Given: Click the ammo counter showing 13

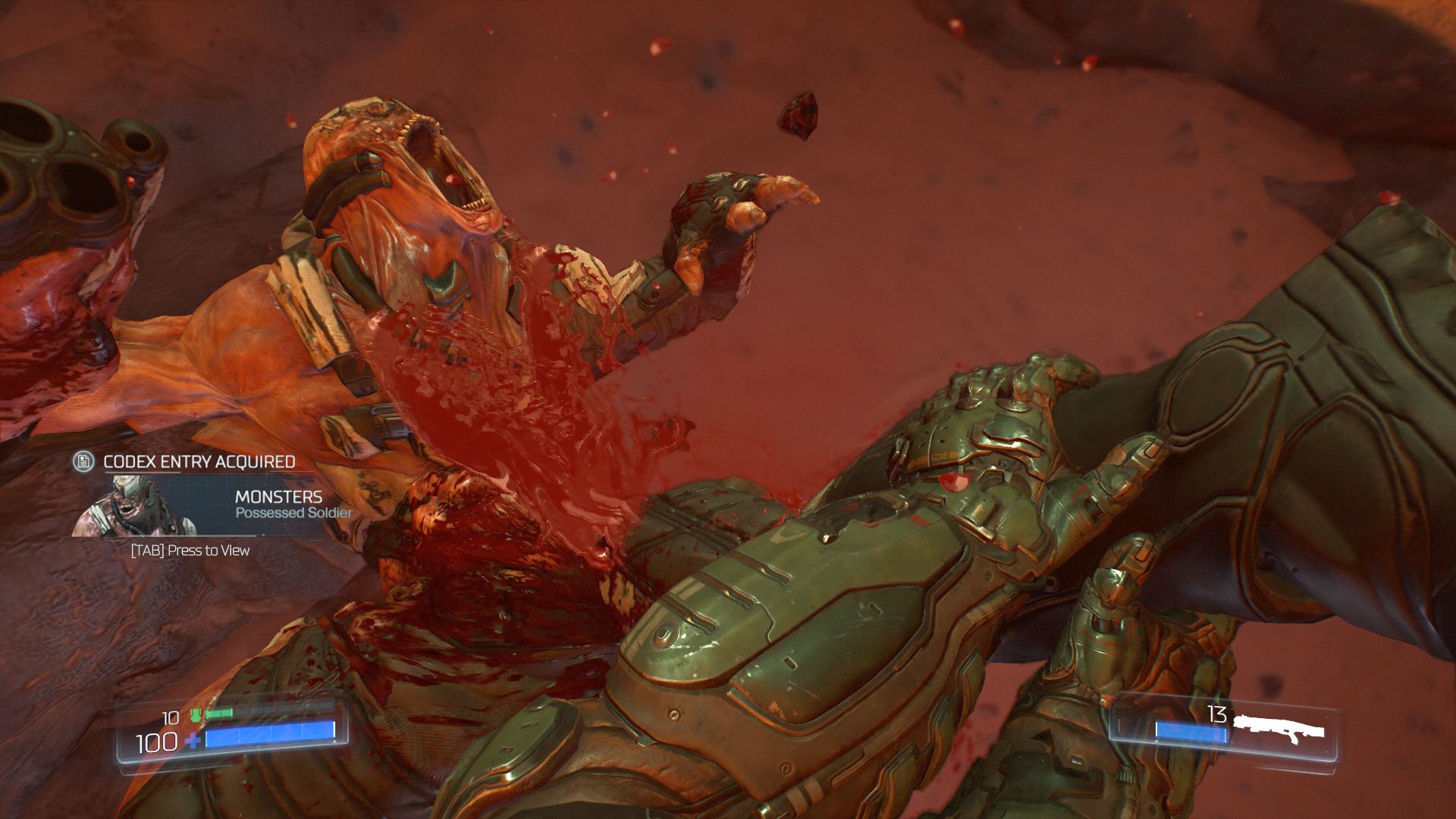Looking at the screenshot, I should [1216, 714].
